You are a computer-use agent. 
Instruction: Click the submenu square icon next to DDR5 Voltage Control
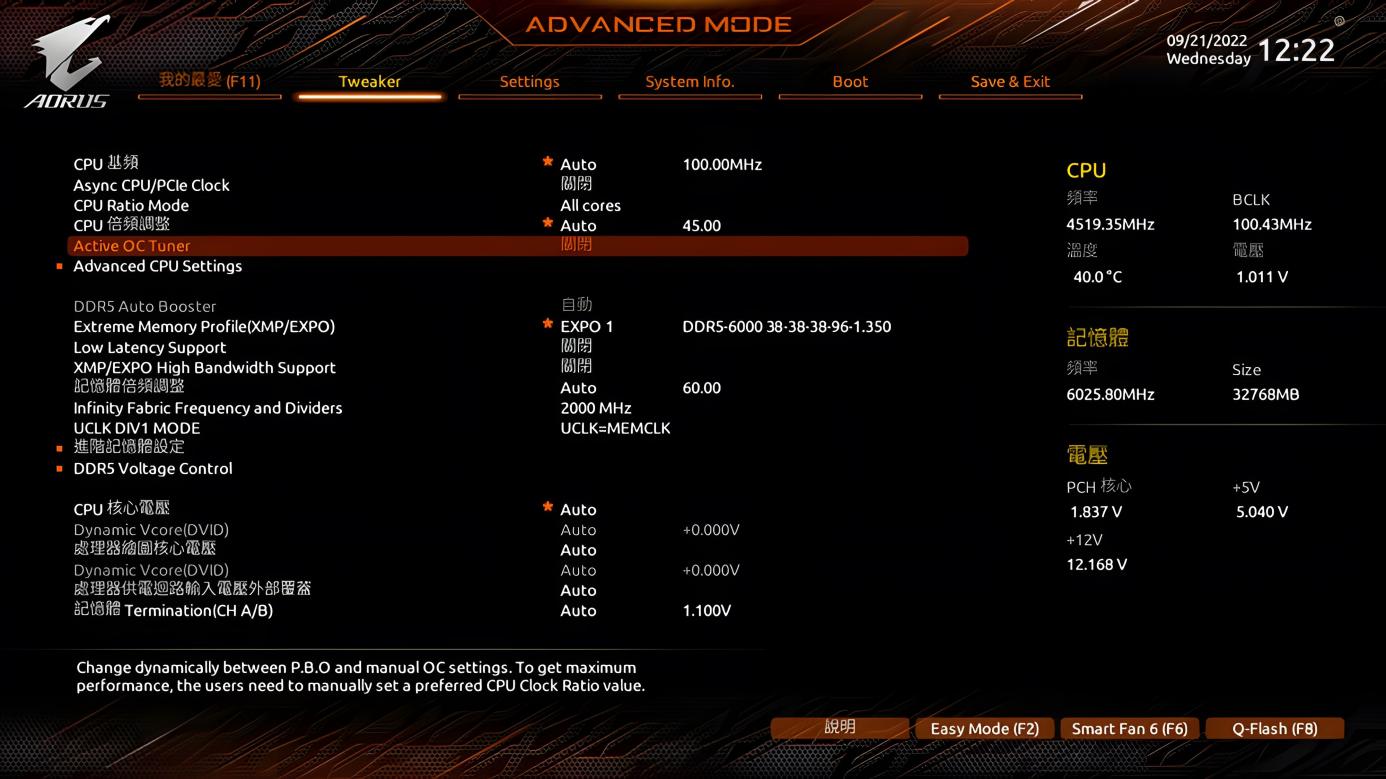pos(57,468)
